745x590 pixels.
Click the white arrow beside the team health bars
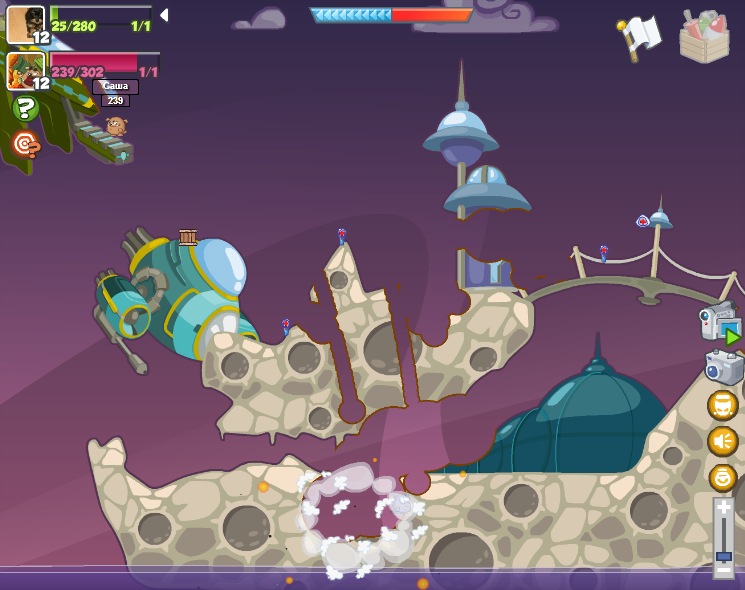tap(164, 15)
